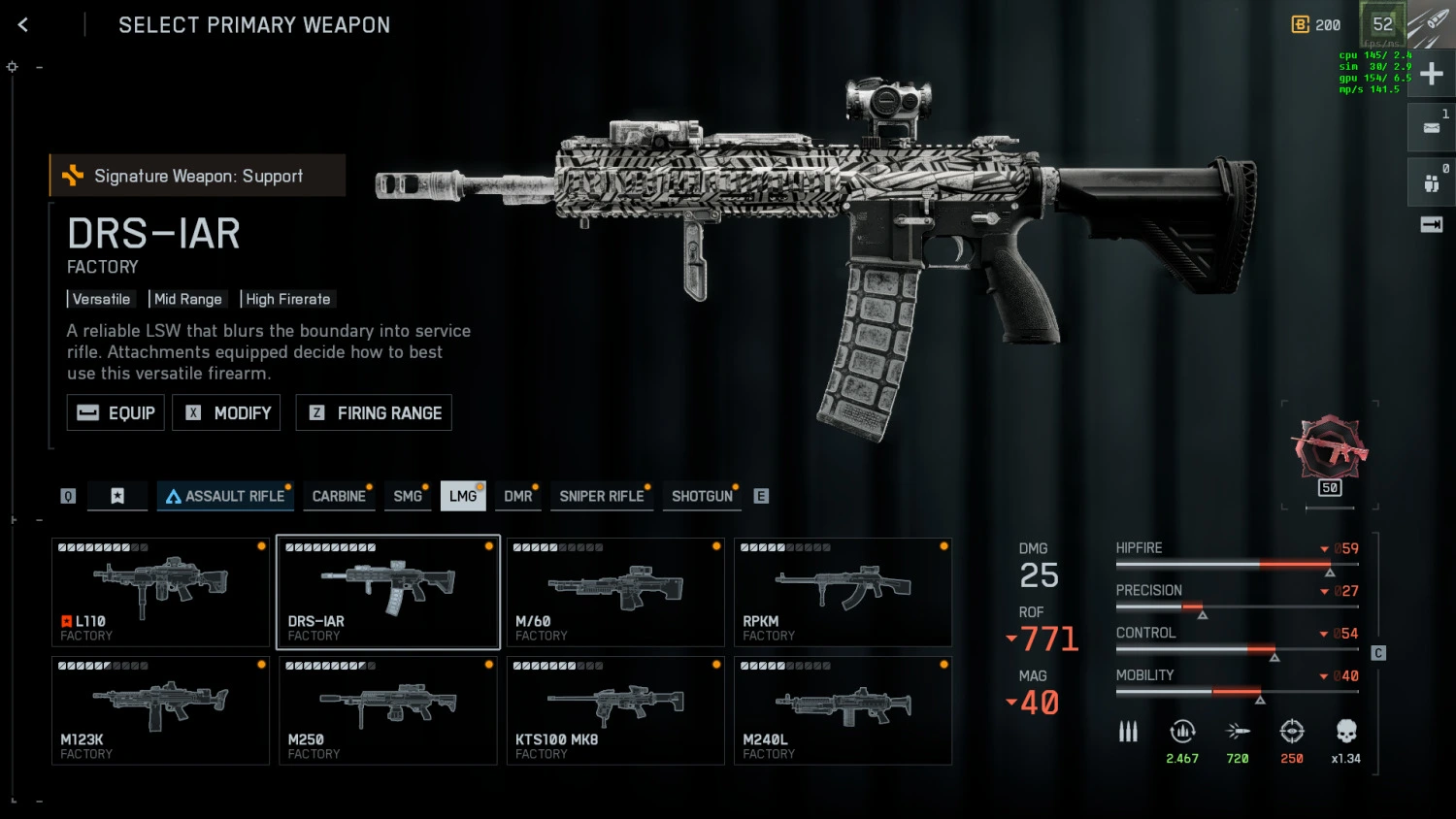The width and height of the screenshot is (1456, 819).
Task: Select the DRS-IAR weapon tile
Action: pyautogui.click(x=388, y=592)
